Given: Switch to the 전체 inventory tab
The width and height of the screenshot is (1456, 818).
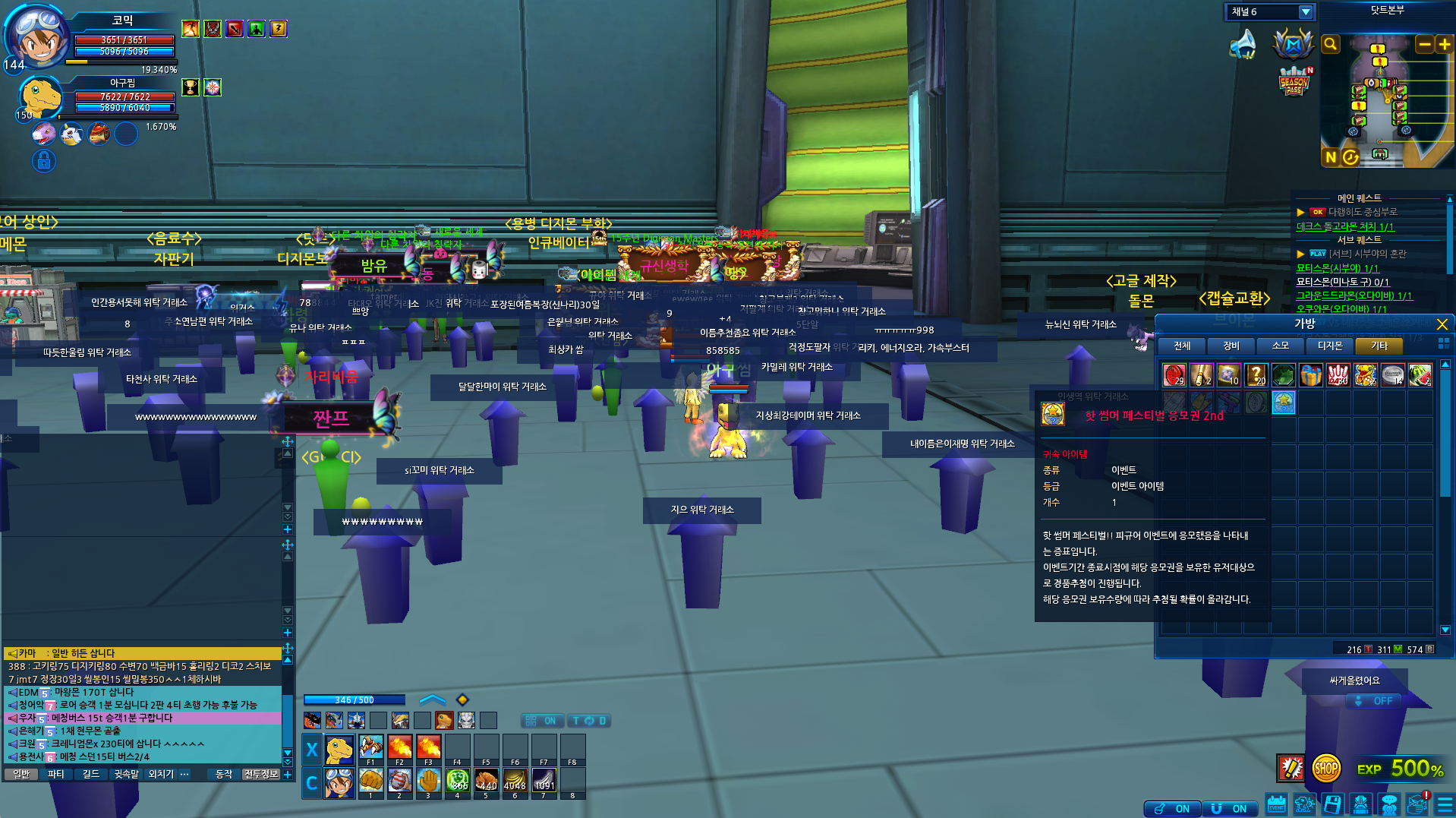Looking at the screenshot, I should pyautogui.click(x=1182, y=346).
